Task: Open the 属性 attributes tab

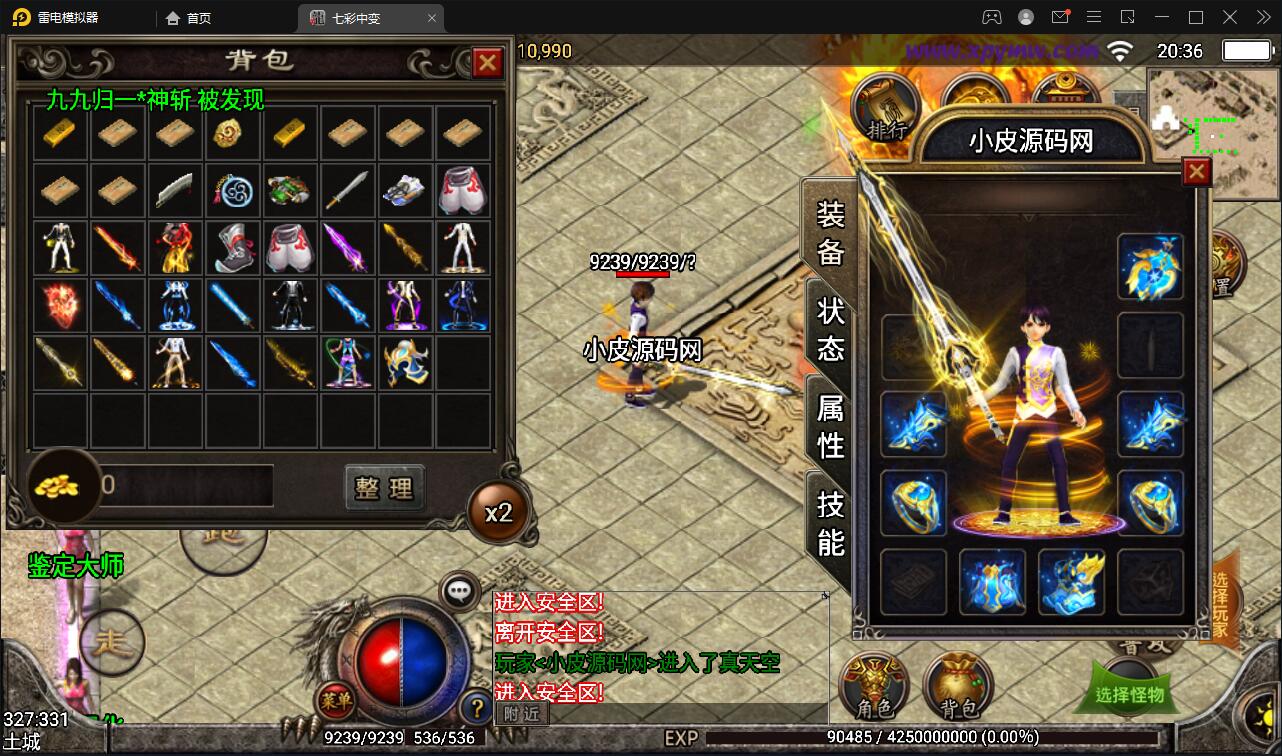Action: 831,426
